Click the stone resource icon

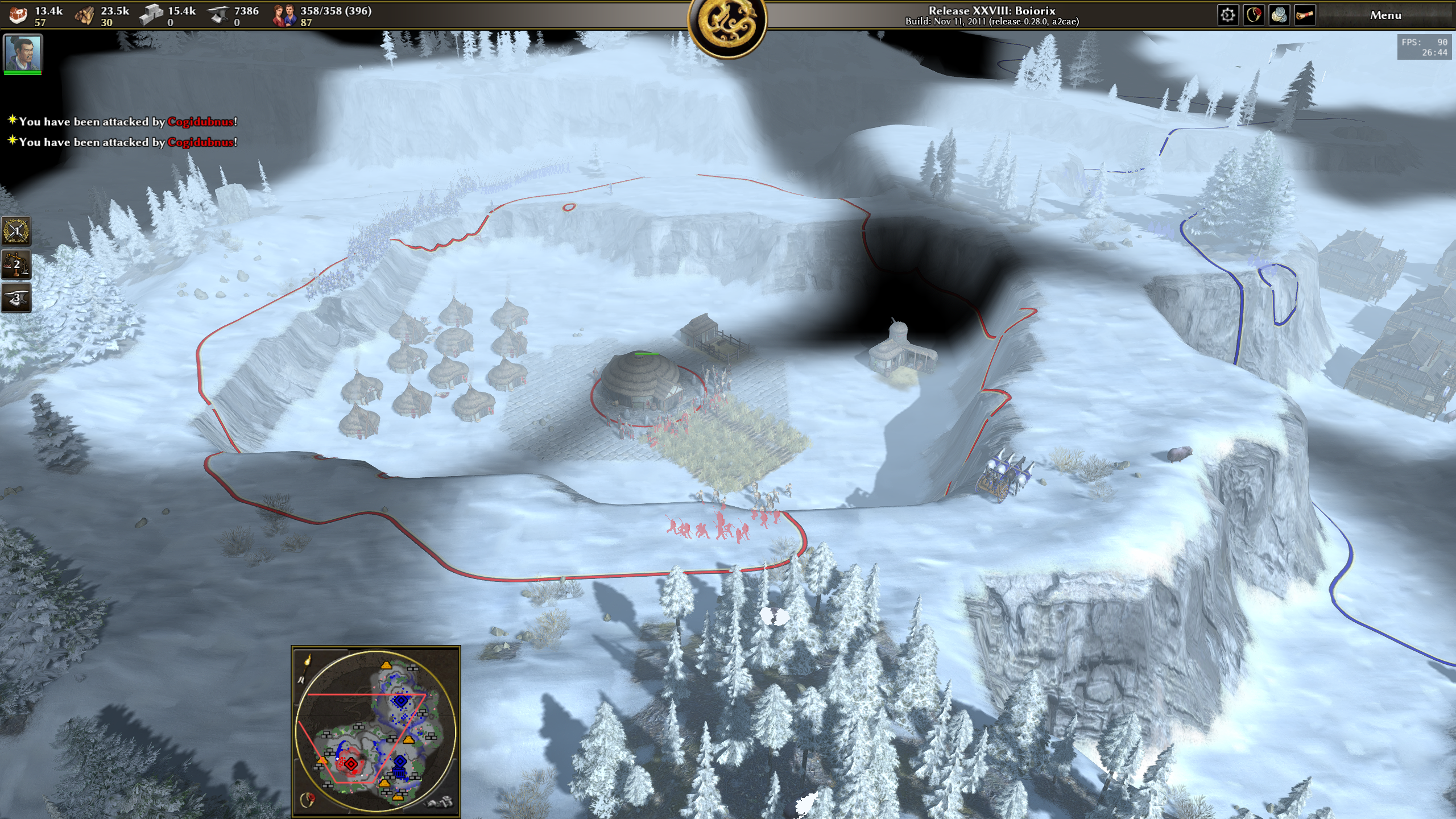[x=151, y=15]
